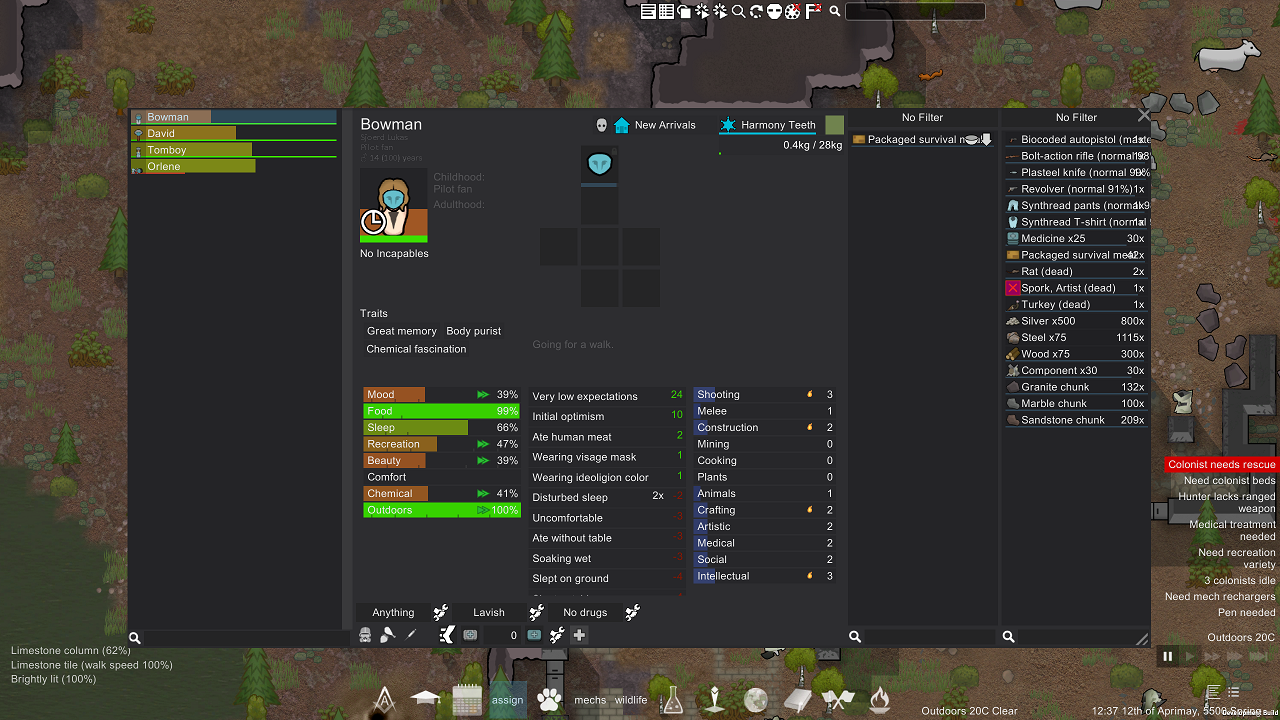Open the History book icon
Image resolution: width=1280 pixels, height=720 pixels.
[797, 699]
